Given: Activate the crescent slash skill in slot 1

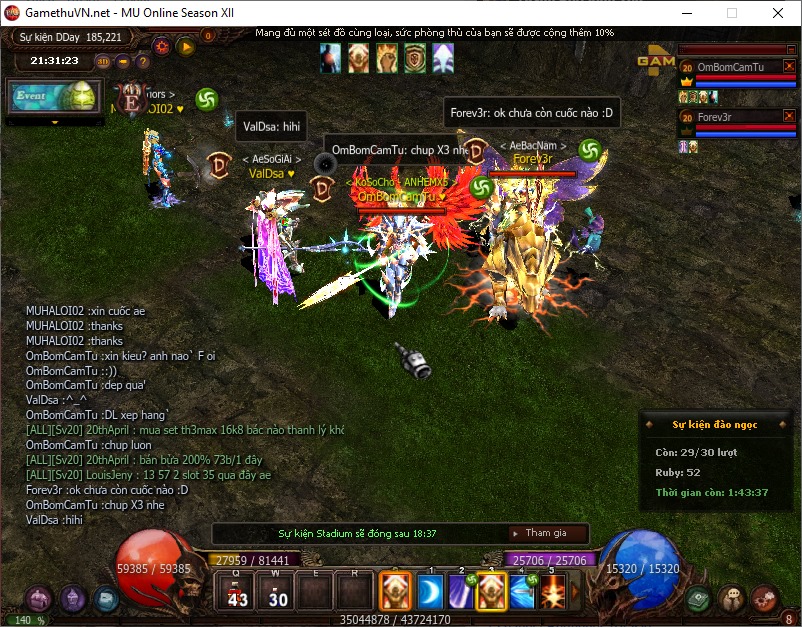Looking at the screenshot, I should click(429, 592).
